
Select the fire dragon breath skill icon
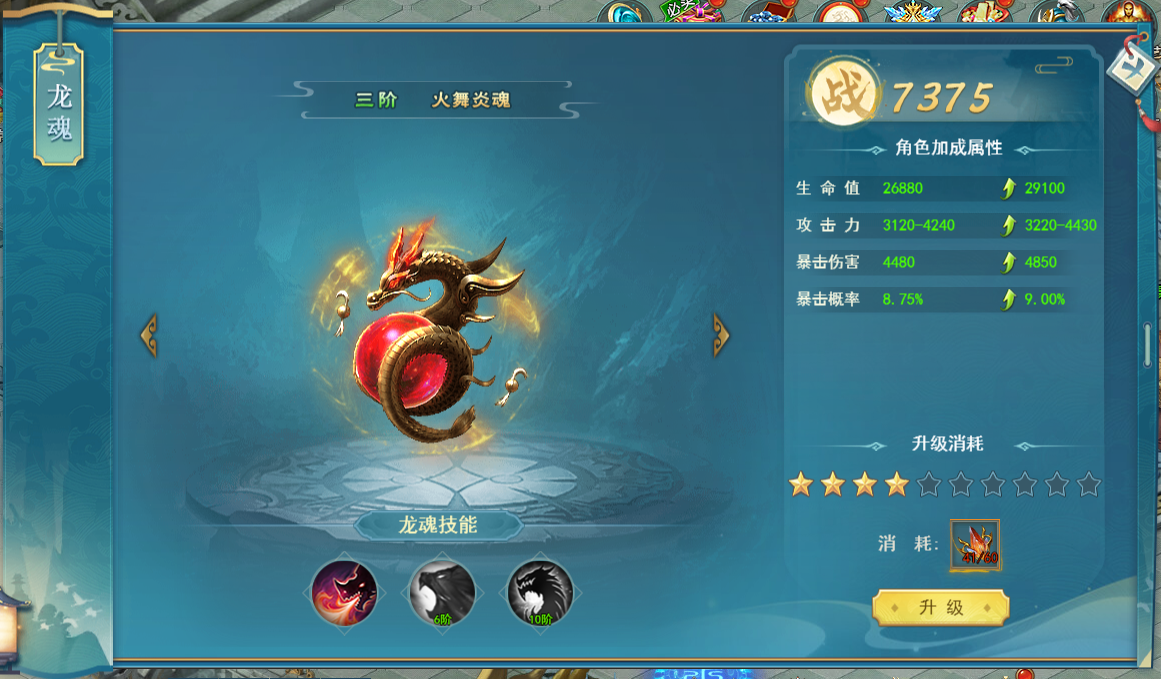pos(344,593)
